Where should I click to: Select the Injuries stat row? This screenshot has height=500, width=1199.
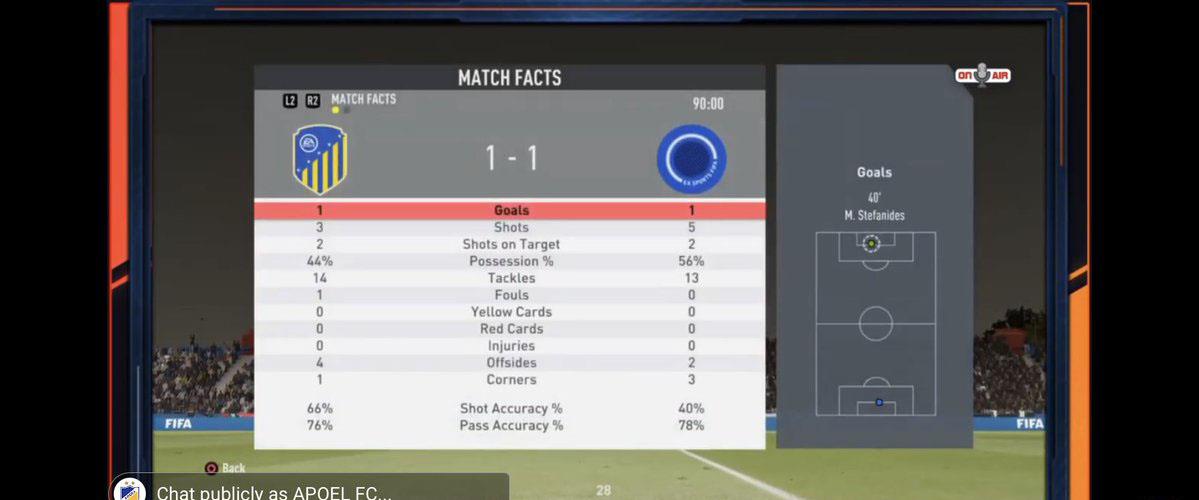coord(510,346)
